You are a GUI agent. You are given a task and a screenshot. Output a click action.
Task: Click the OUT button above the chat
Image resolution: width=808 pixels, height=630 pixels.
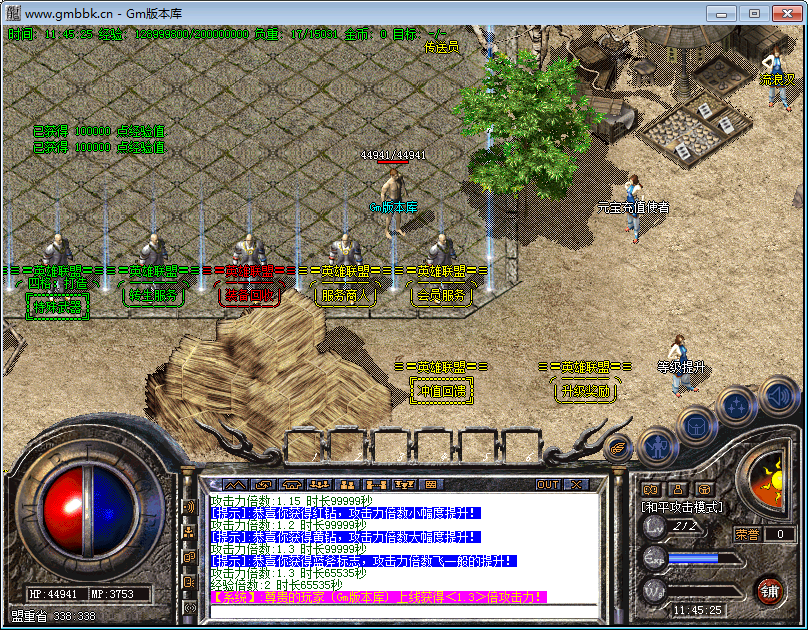pos(548,485)
